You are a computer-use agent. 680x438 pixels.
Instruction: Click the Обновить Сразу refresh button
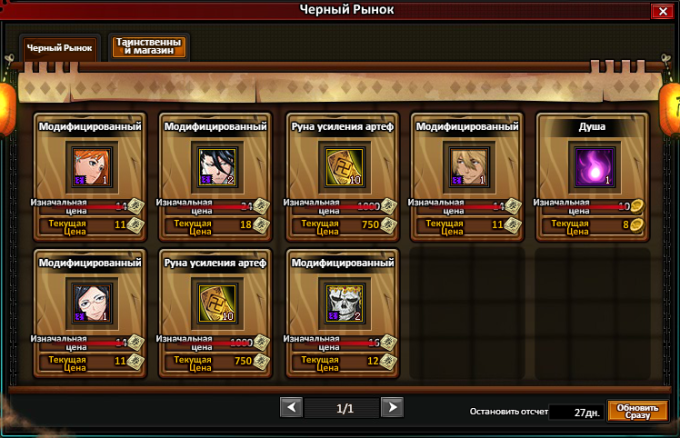(637, 410)
